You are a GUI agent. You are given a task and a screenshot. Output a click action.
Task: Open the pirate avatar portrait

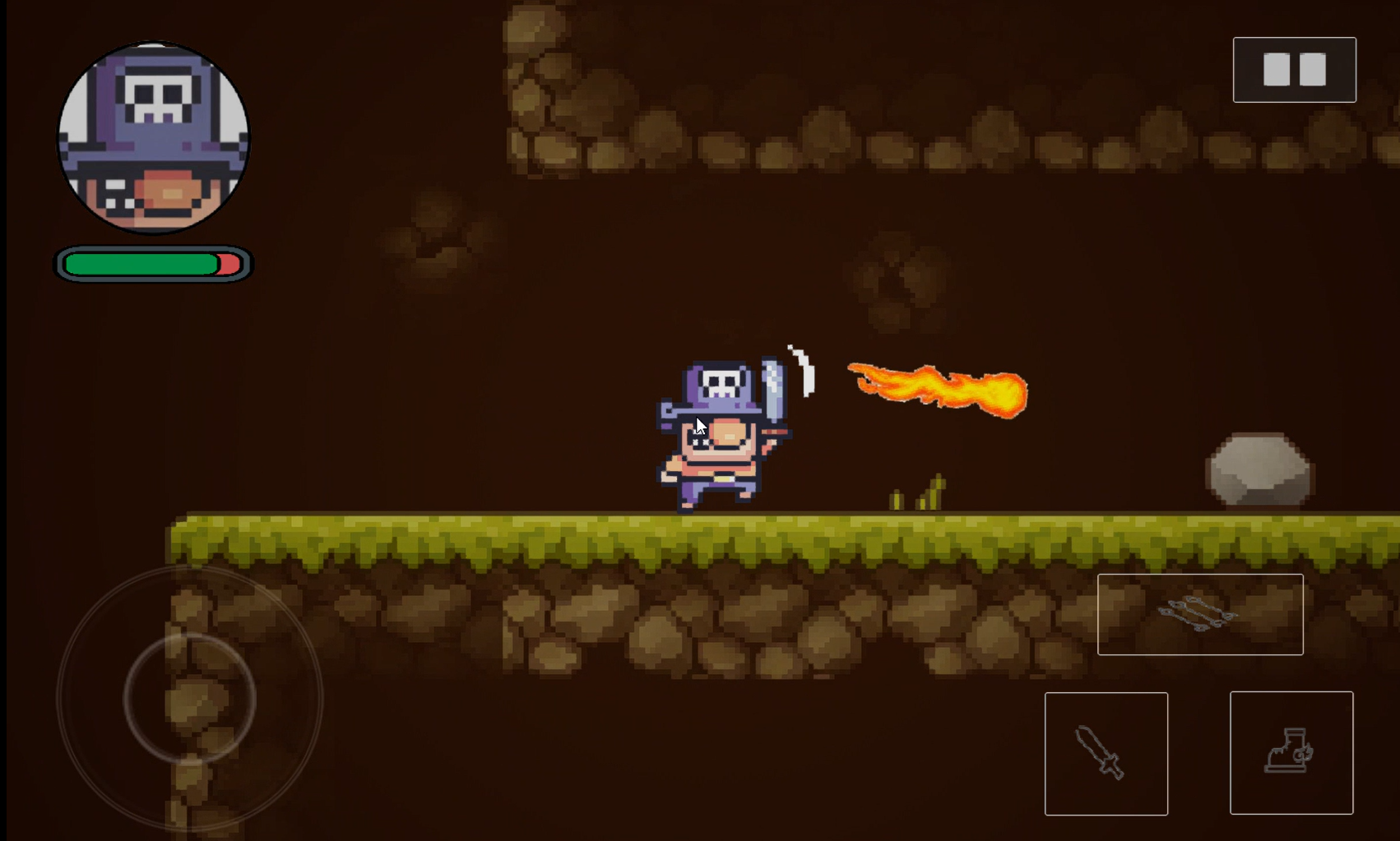151,140
